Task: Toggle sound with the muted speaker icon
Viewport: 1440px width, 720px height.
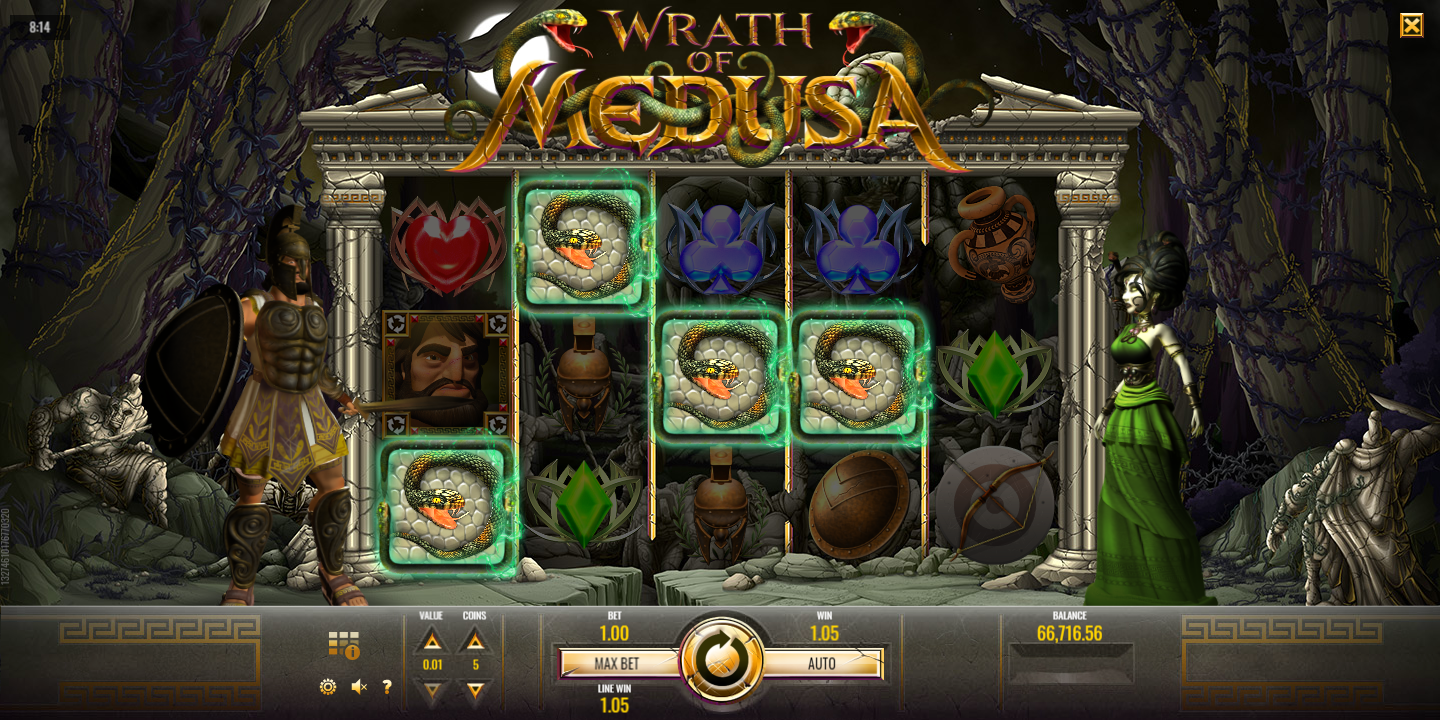Action: pos(359,687)
